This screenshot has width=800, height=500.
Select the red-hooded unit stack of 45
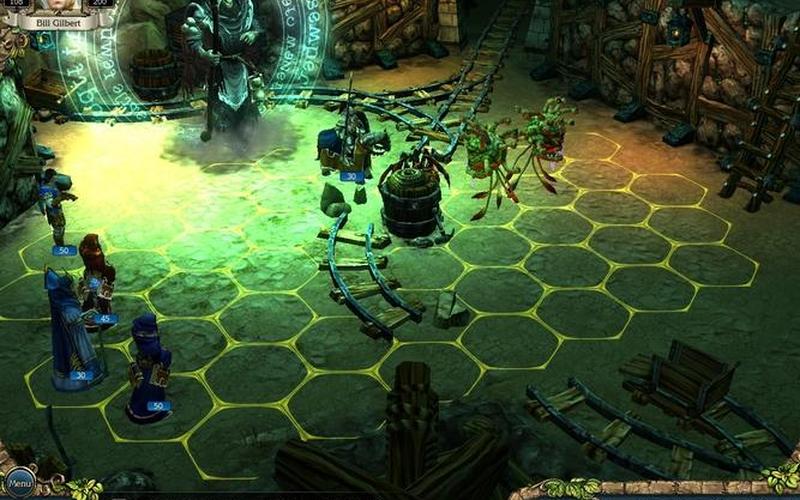point(96,282)
